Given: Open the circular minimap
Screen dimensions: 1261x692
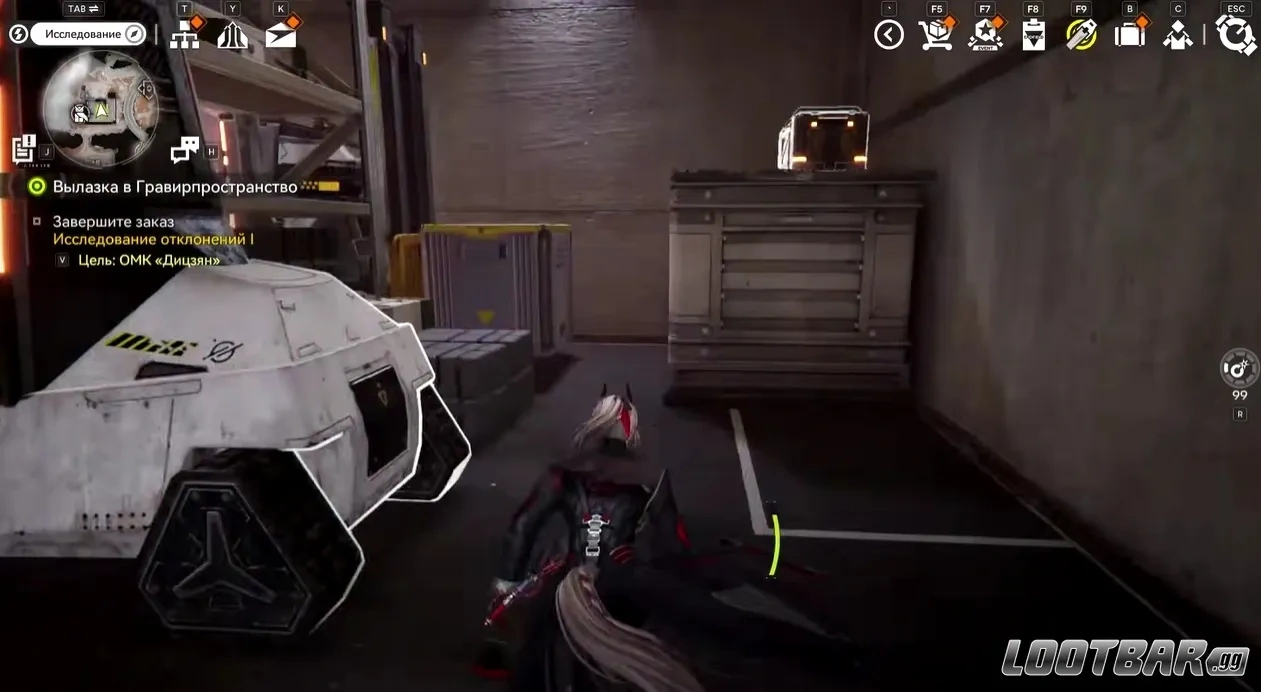Looking at the screenshot, I should [x=101, y=108].
